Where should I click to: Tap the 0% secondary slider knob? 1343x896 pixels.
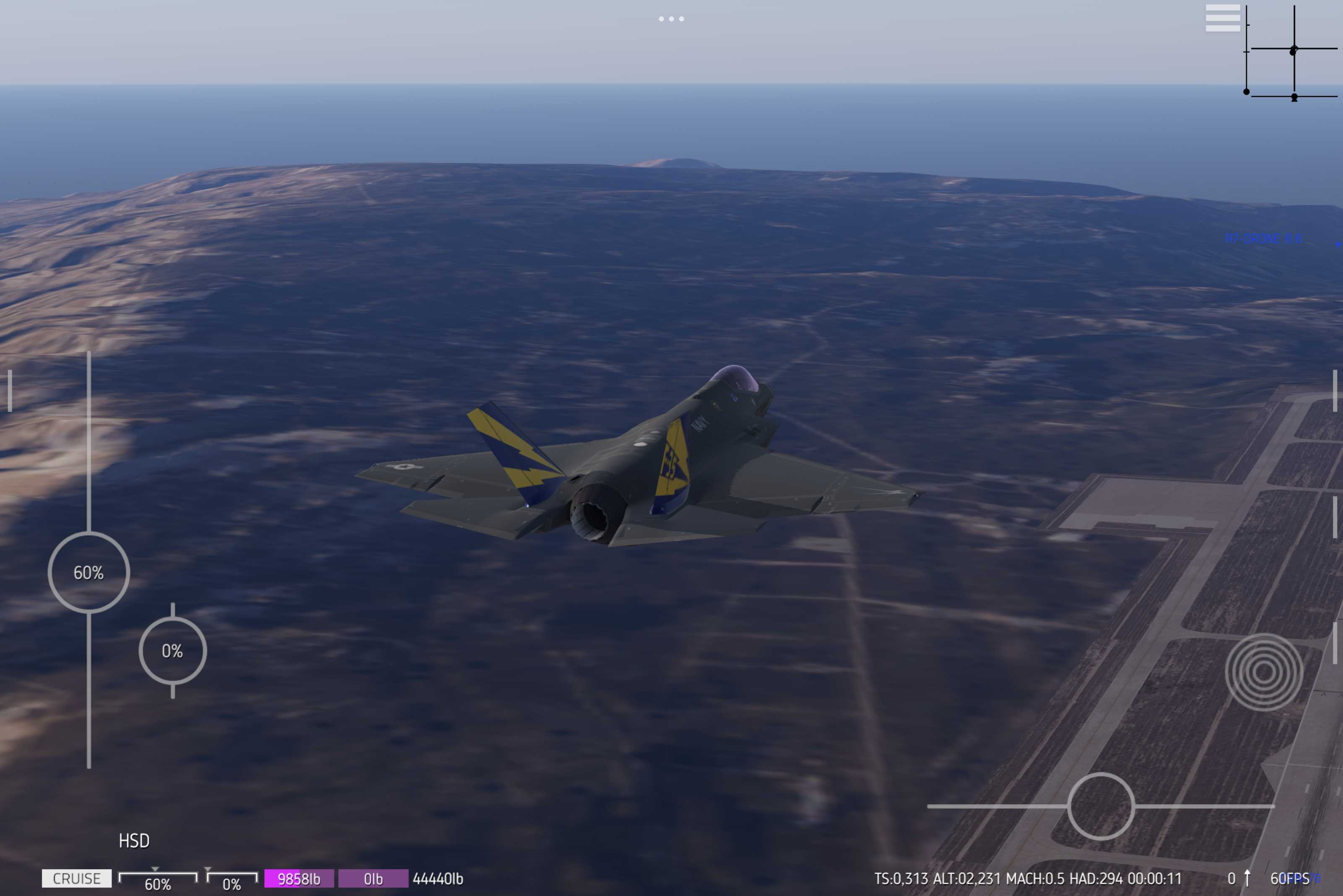tap(172, 650)
